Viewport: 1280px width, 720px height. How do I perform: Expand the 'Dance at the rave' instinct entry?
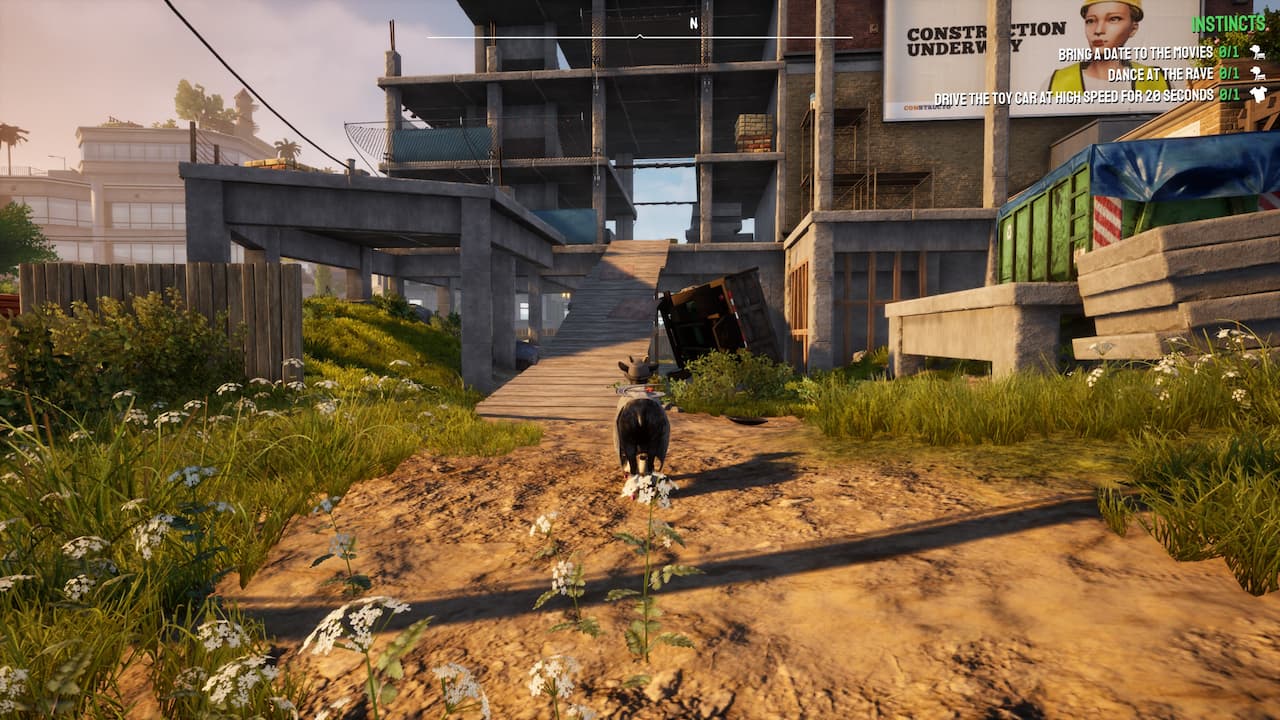(1162, 73)
